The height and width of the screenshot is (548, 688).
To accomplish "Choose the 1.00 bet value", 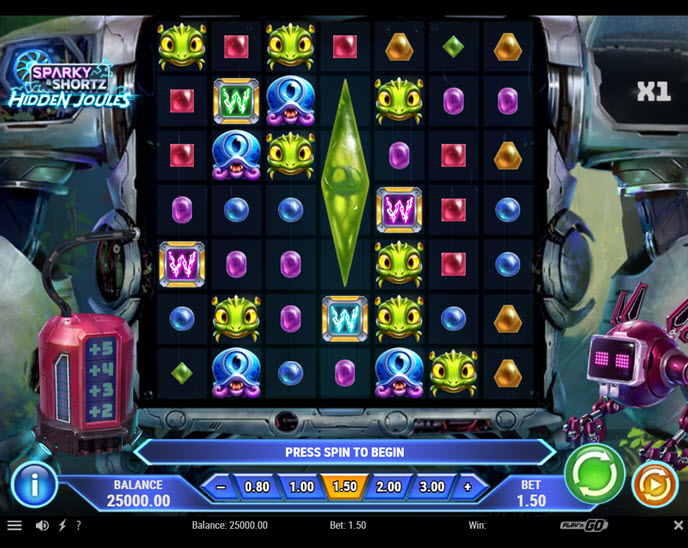I will pos(301,487).
